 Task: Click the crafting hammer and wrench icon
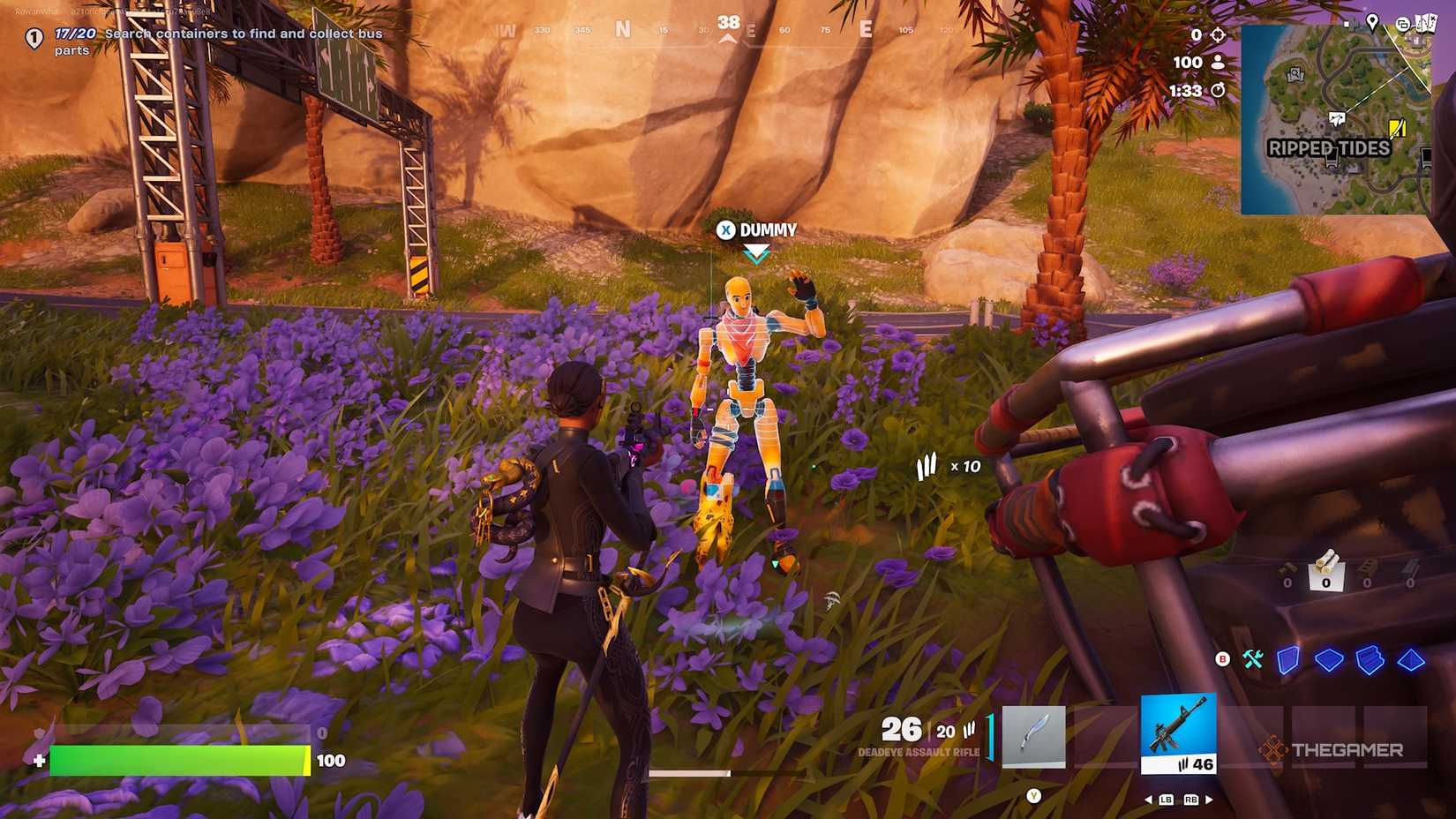tap(1253, 659)
